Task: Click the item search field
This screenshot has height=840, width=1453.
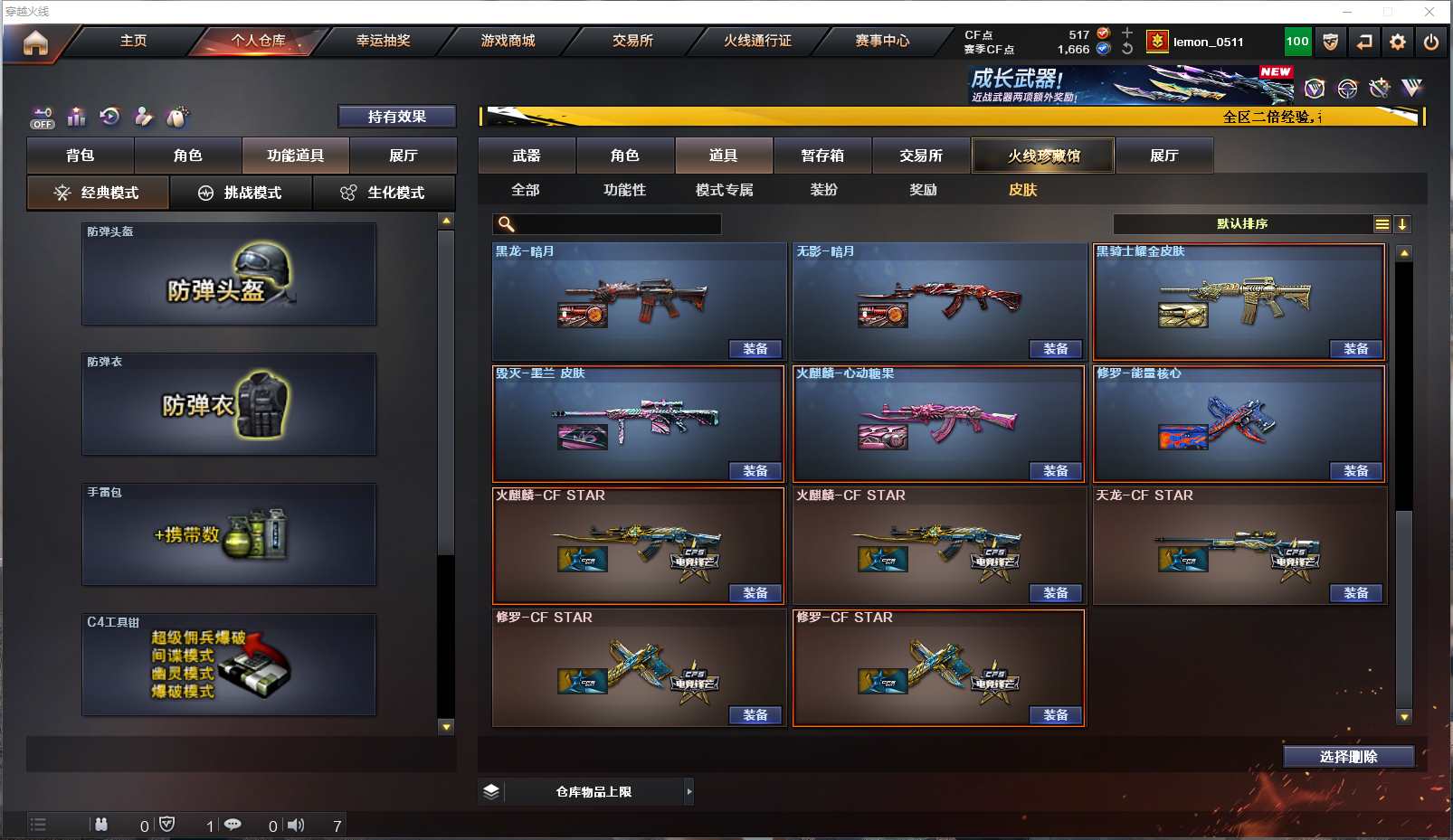Action: click(x=617, y=224)
